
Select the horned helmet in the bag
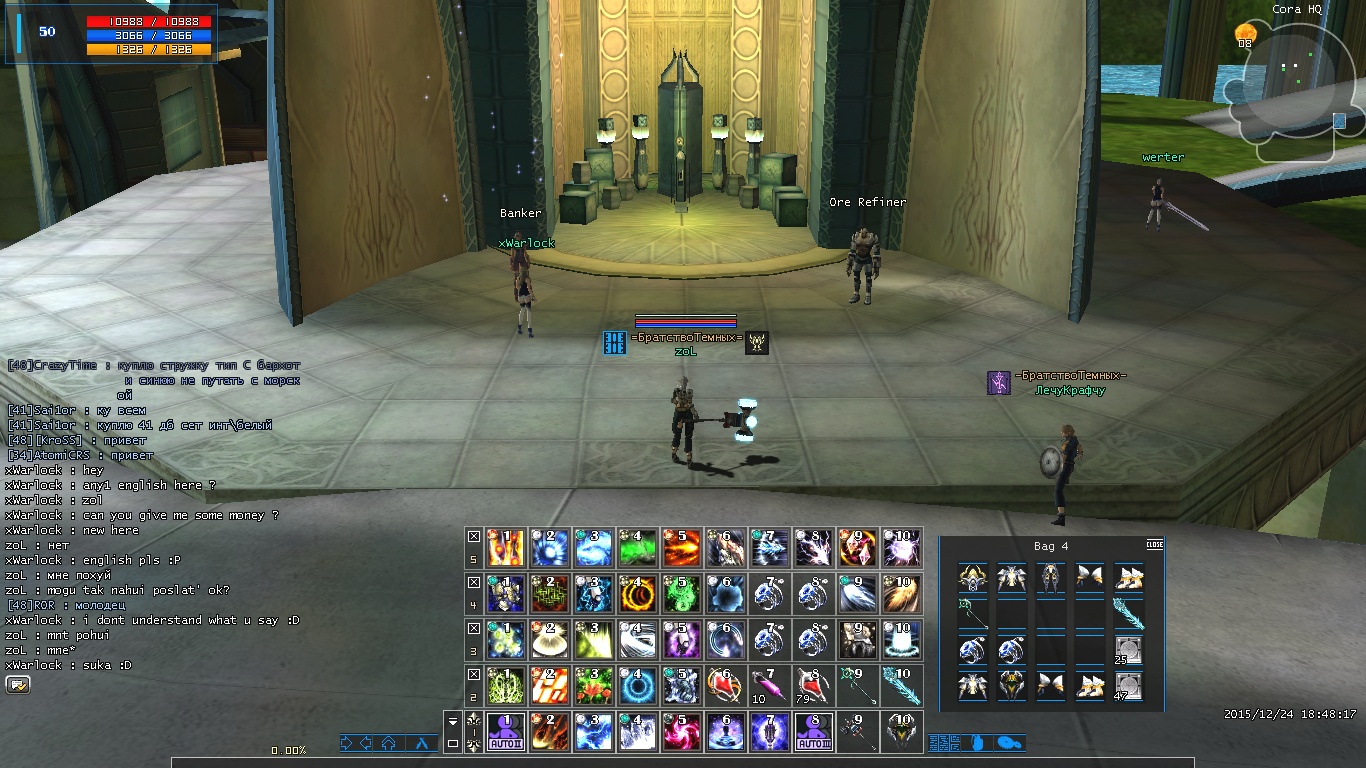click(972, 578)
